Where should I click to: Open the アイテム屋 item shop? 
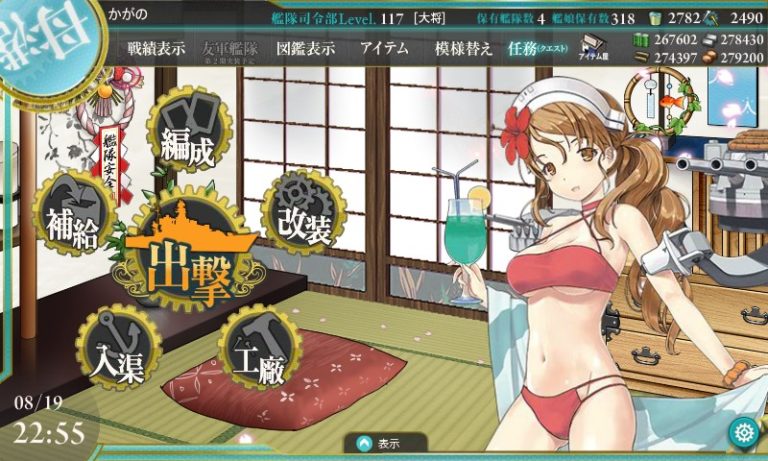click(596, 50)
